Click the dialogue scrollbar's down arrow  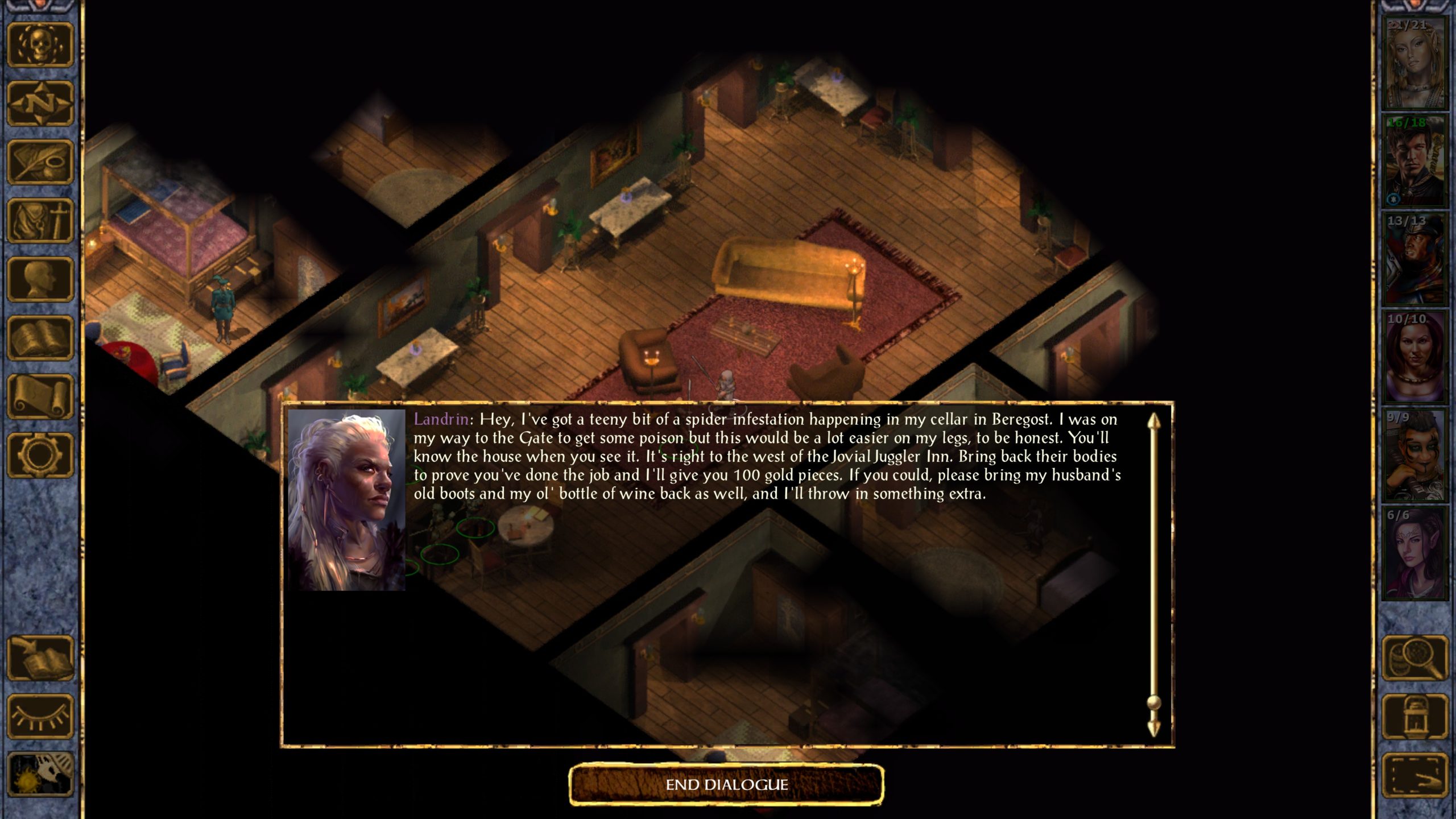click(x=1153, y=729)
